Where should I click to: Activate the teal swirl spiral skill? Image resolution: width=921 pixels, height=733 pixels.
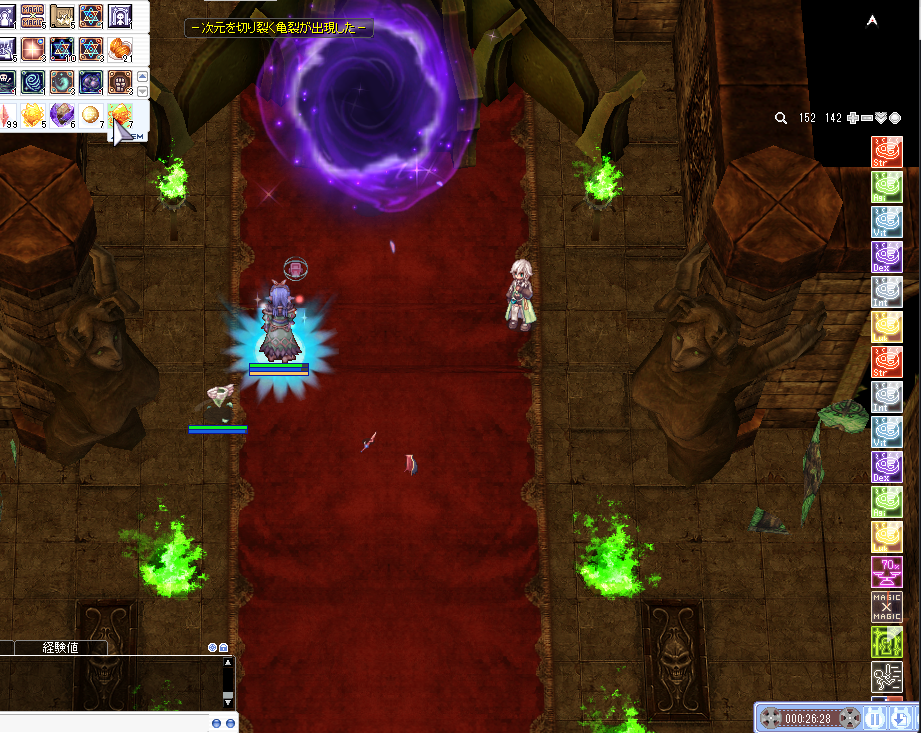tap(33, 82)
